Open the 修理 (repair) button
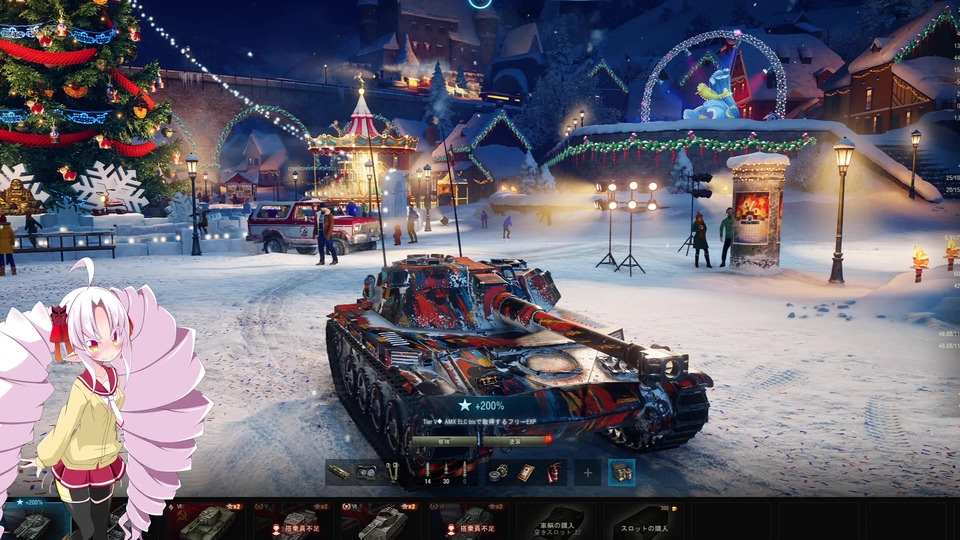 [x=444, y=440]
